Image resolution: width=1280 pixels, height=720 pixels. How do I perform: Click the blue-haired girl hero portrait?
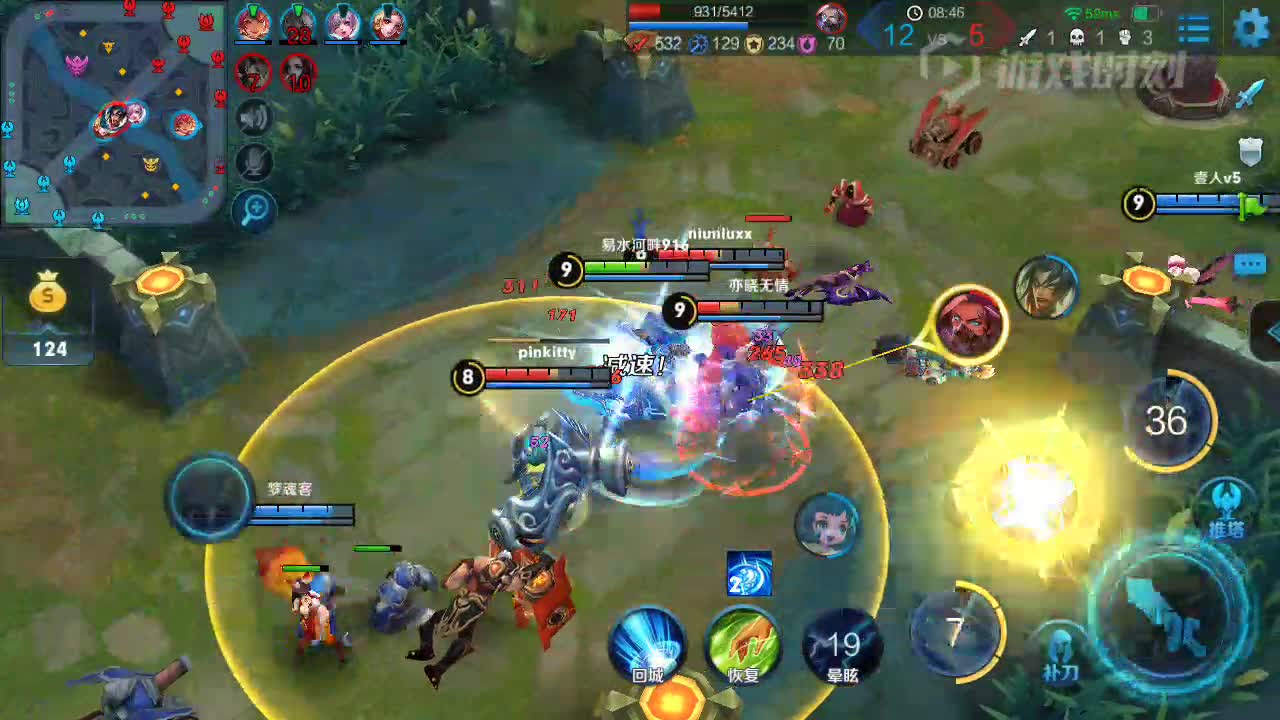pos(827,525)
